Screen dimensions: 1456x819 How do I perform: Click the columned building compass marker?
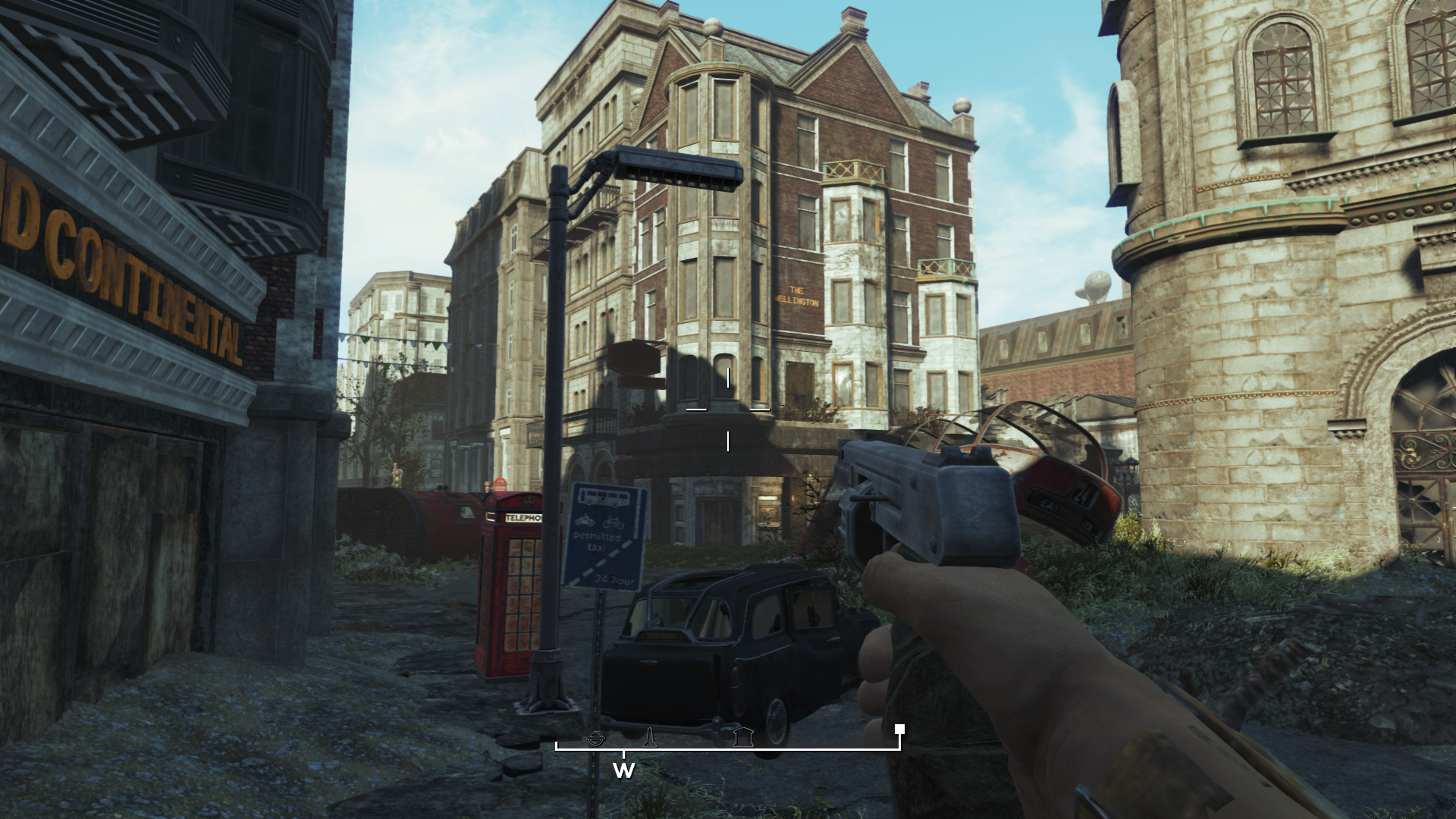click(742, 736)
